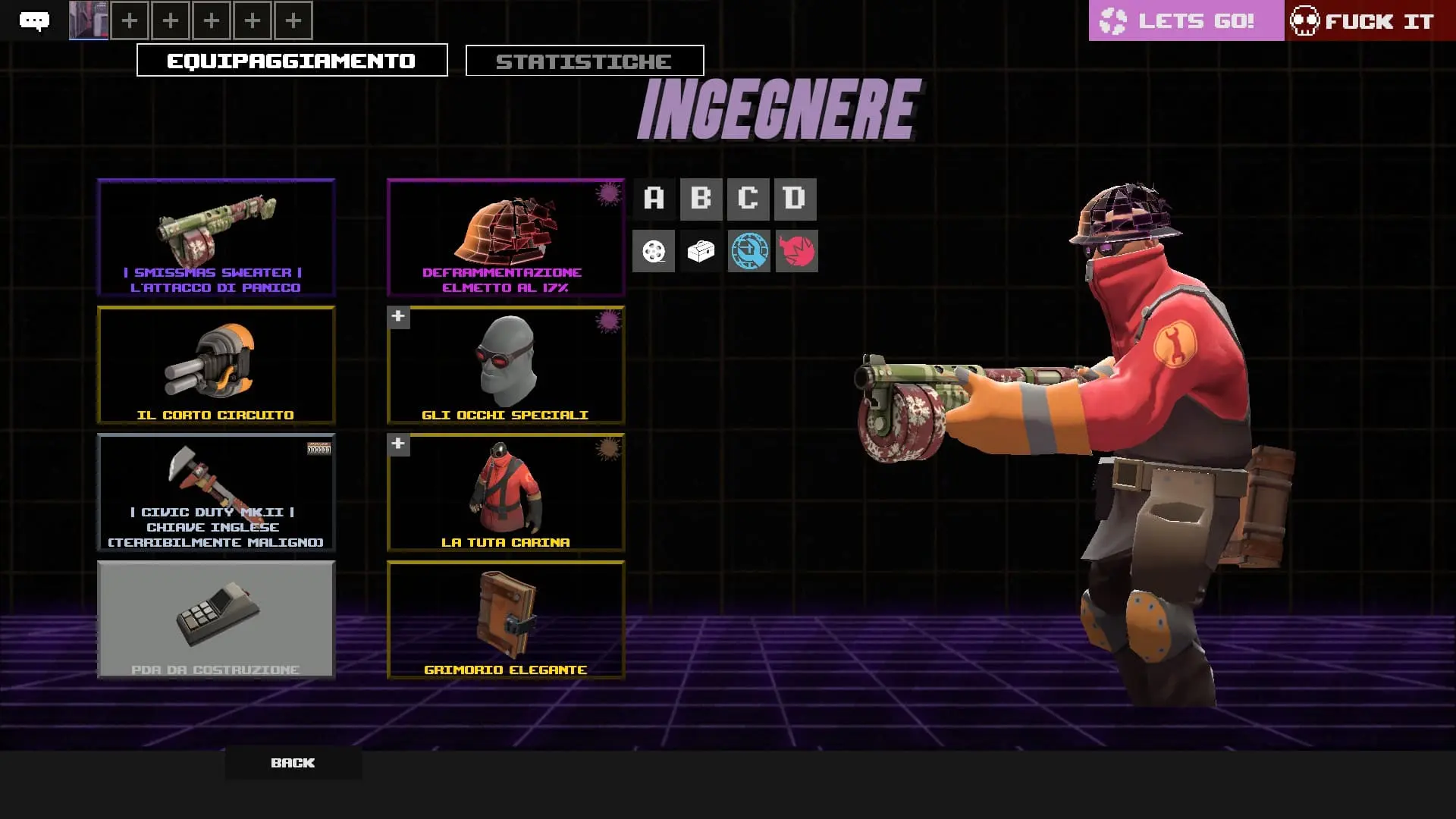Image resolution: width=1456 pixels, height=819 pixels.
Task: Open the white toolbox icon
Action: [x=701, y=251]
